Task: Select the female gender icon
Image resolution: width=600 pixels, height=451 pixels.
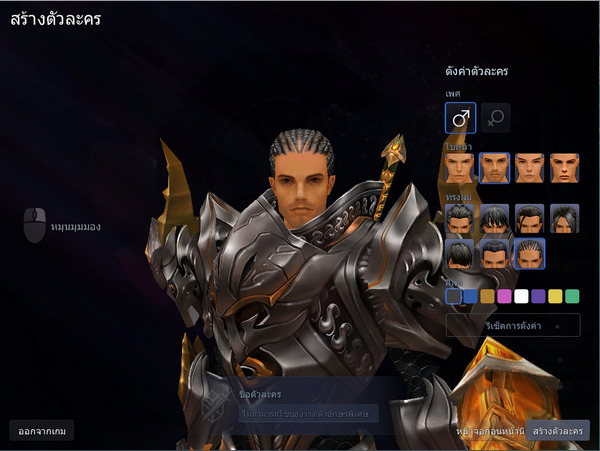Action: pos(495,118)
